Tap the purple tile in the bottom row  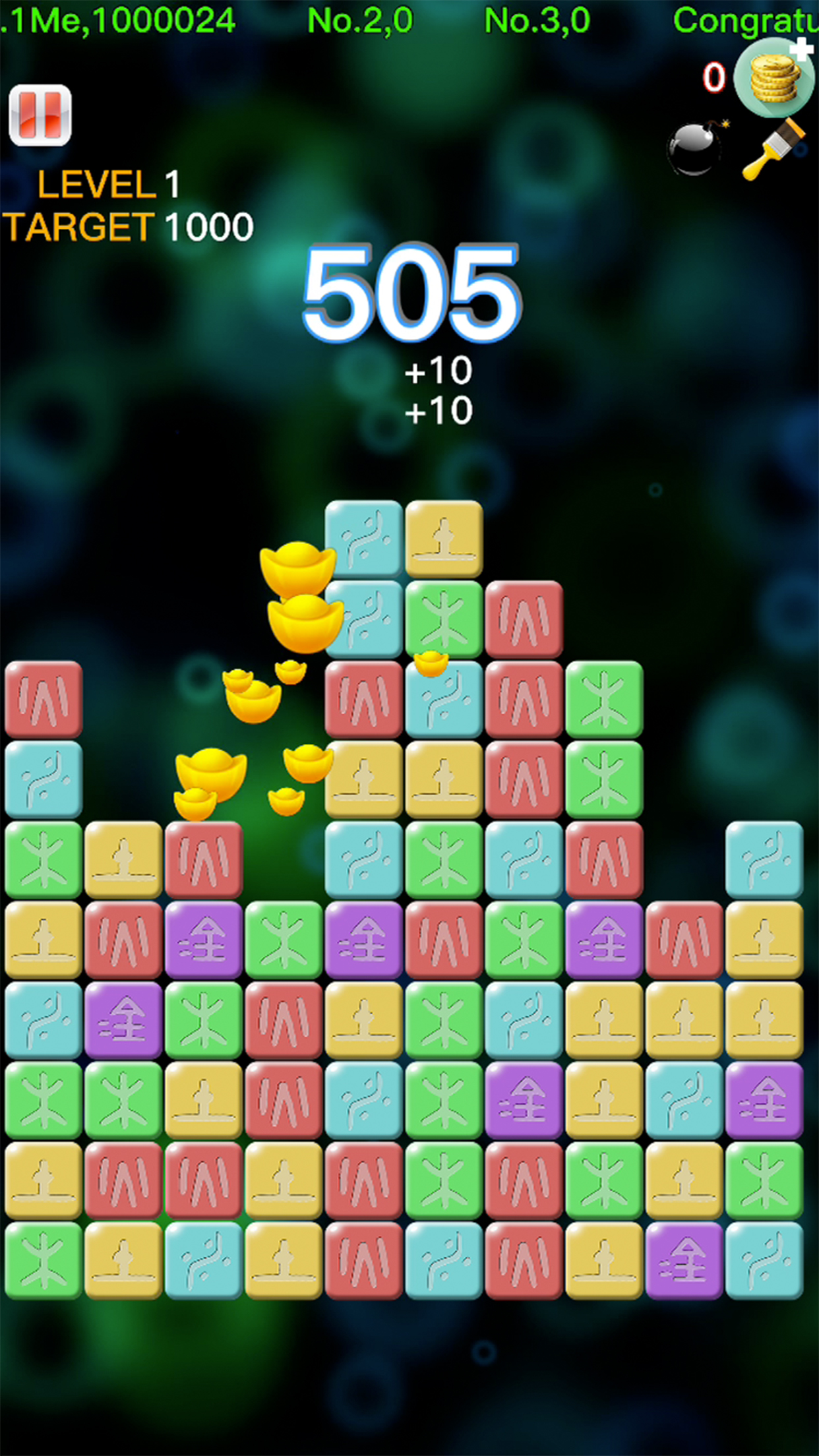click(x=684, y=1260)
